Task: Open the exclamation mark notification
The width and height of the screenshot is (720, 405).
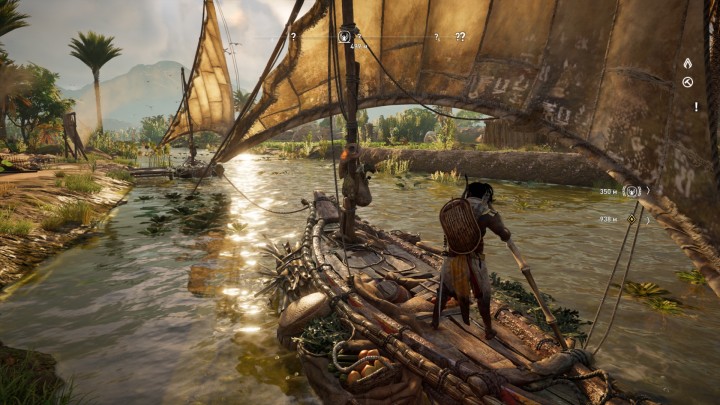Action: tap(687, 104)
